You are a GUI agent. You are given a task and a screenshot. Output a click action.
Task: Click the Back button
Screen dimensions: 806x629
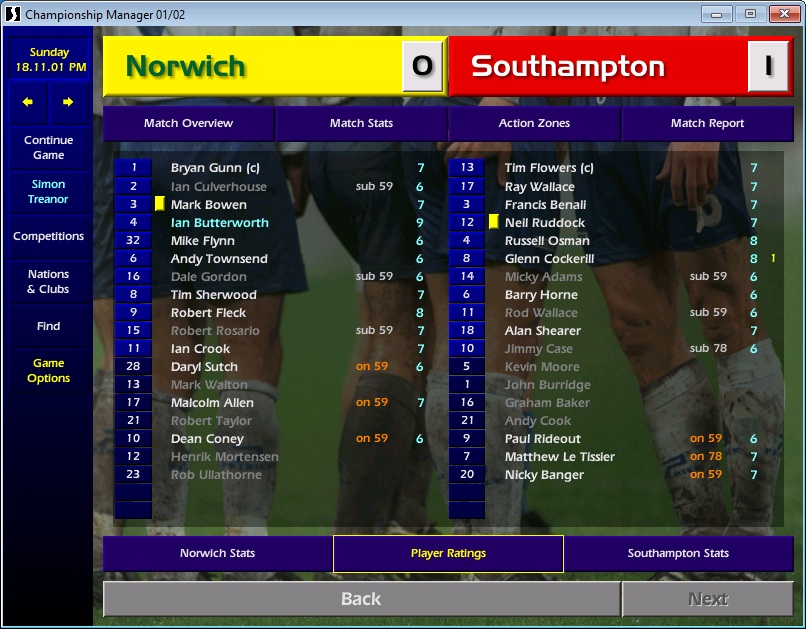361,599
